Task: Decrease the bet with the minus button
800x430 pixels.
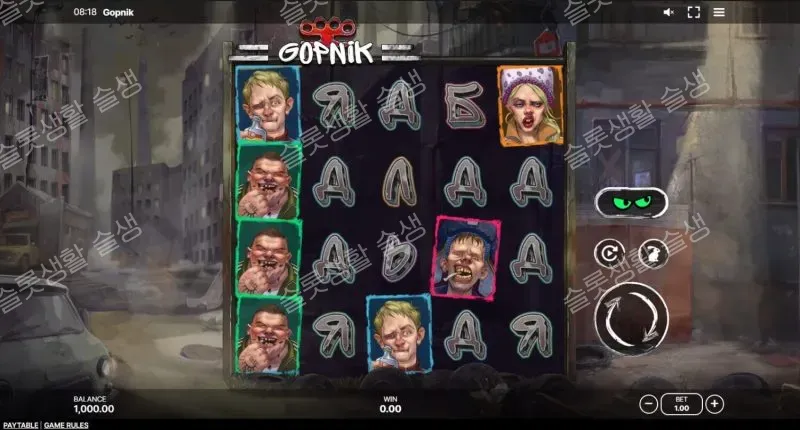Action: [x=649, y=404]
